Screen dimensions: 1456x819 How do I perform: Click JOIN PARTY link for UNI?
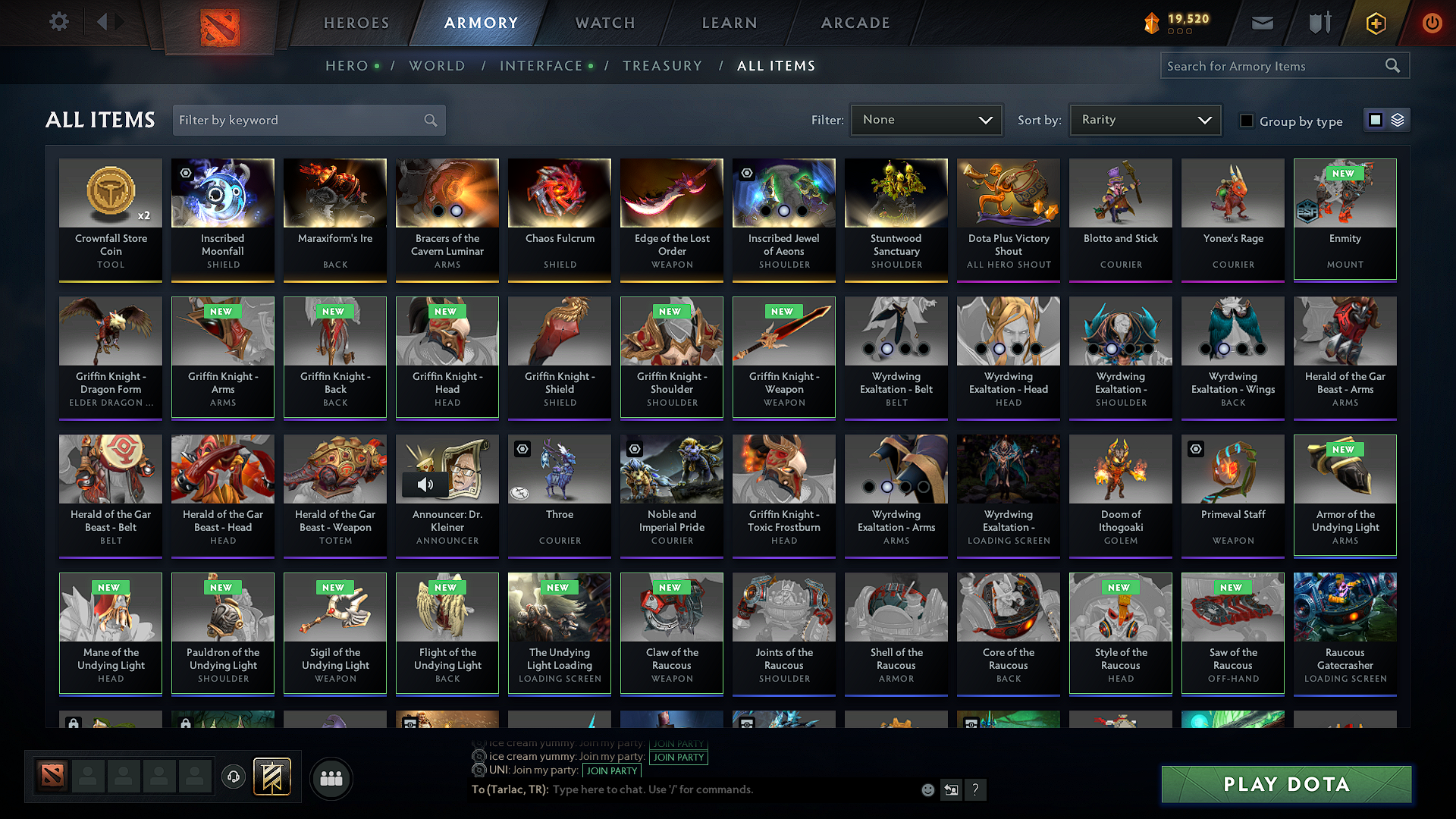click(x=611, y=770)
